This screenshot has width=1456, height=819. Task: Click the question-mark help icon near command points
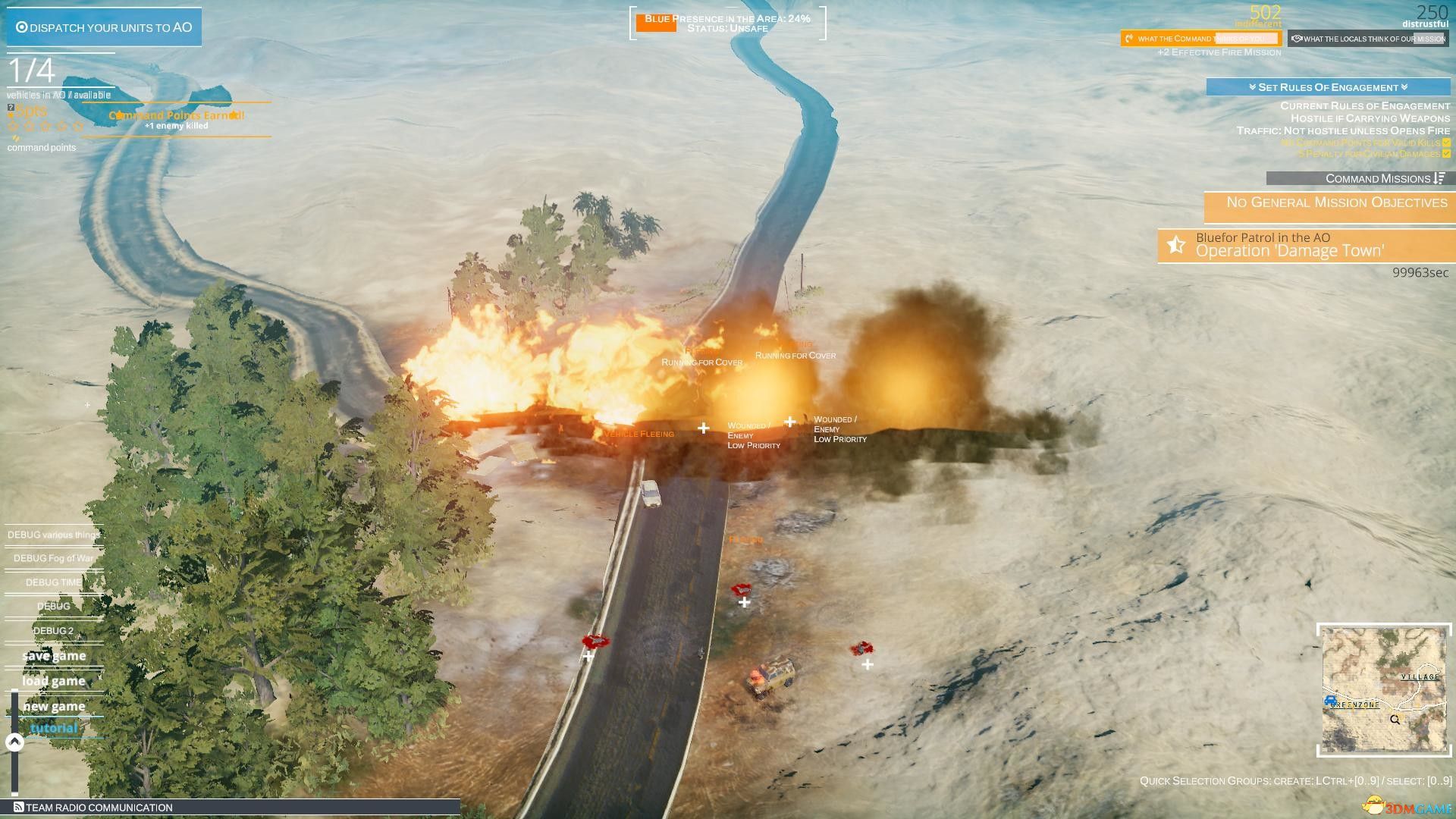click(11, 107)
